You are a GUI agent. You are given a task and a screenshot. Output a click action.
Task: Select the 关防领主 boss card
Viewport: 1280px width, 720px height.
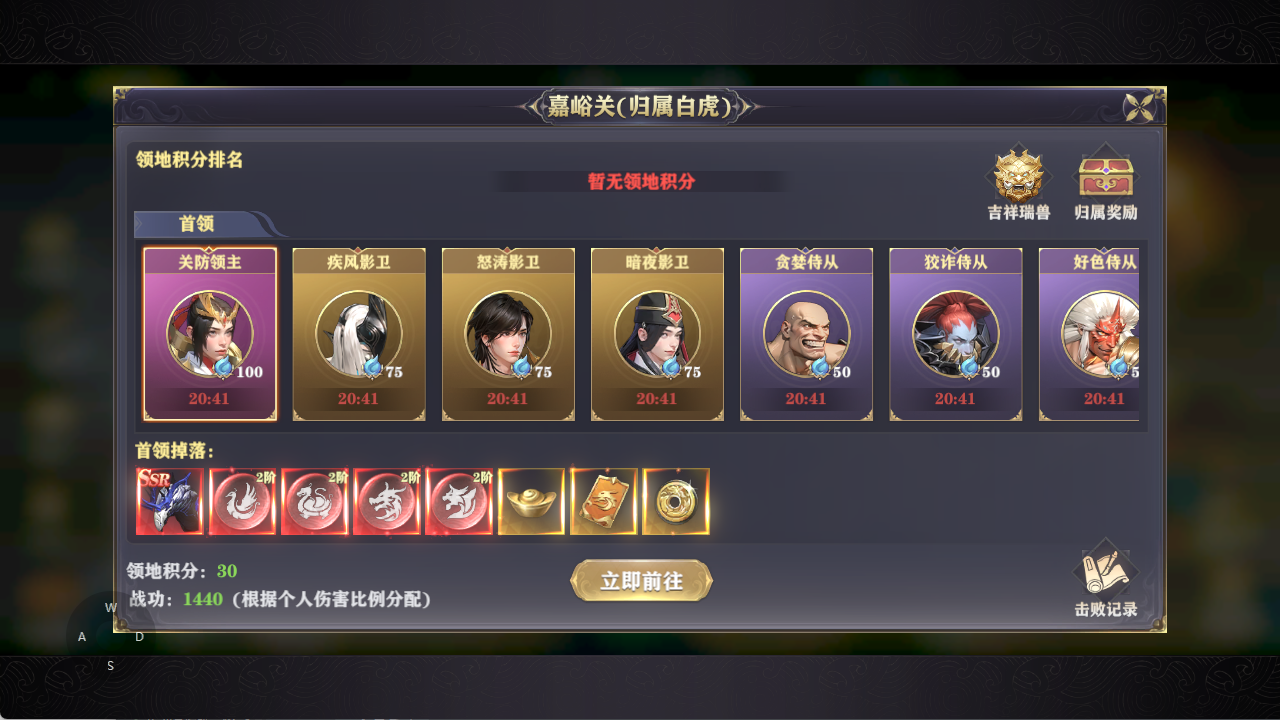pyautogui.click(x=209, y=333)
